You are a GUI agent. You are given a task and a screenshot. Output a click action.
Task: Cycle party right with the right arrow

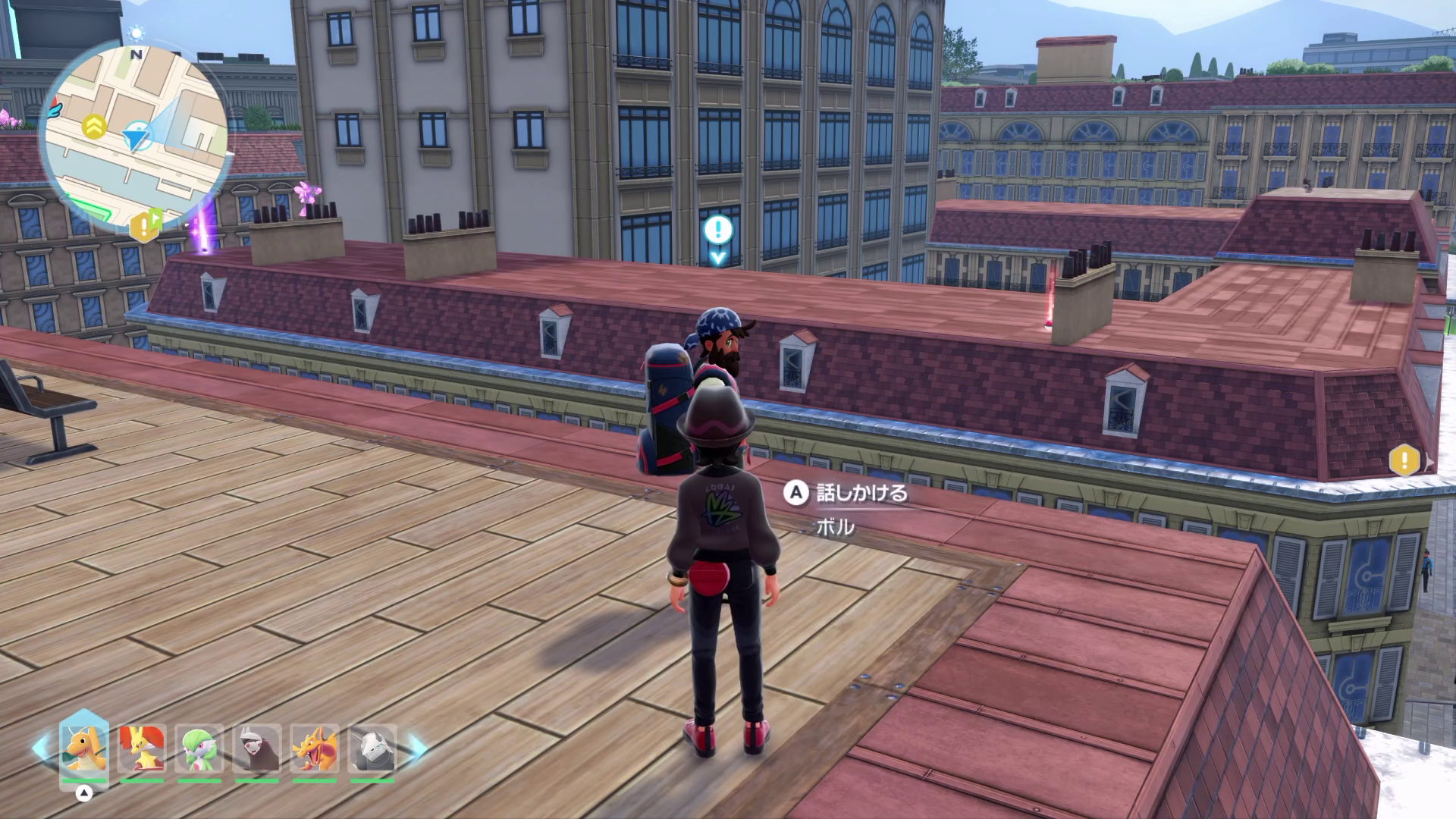[x=418, y=748]
